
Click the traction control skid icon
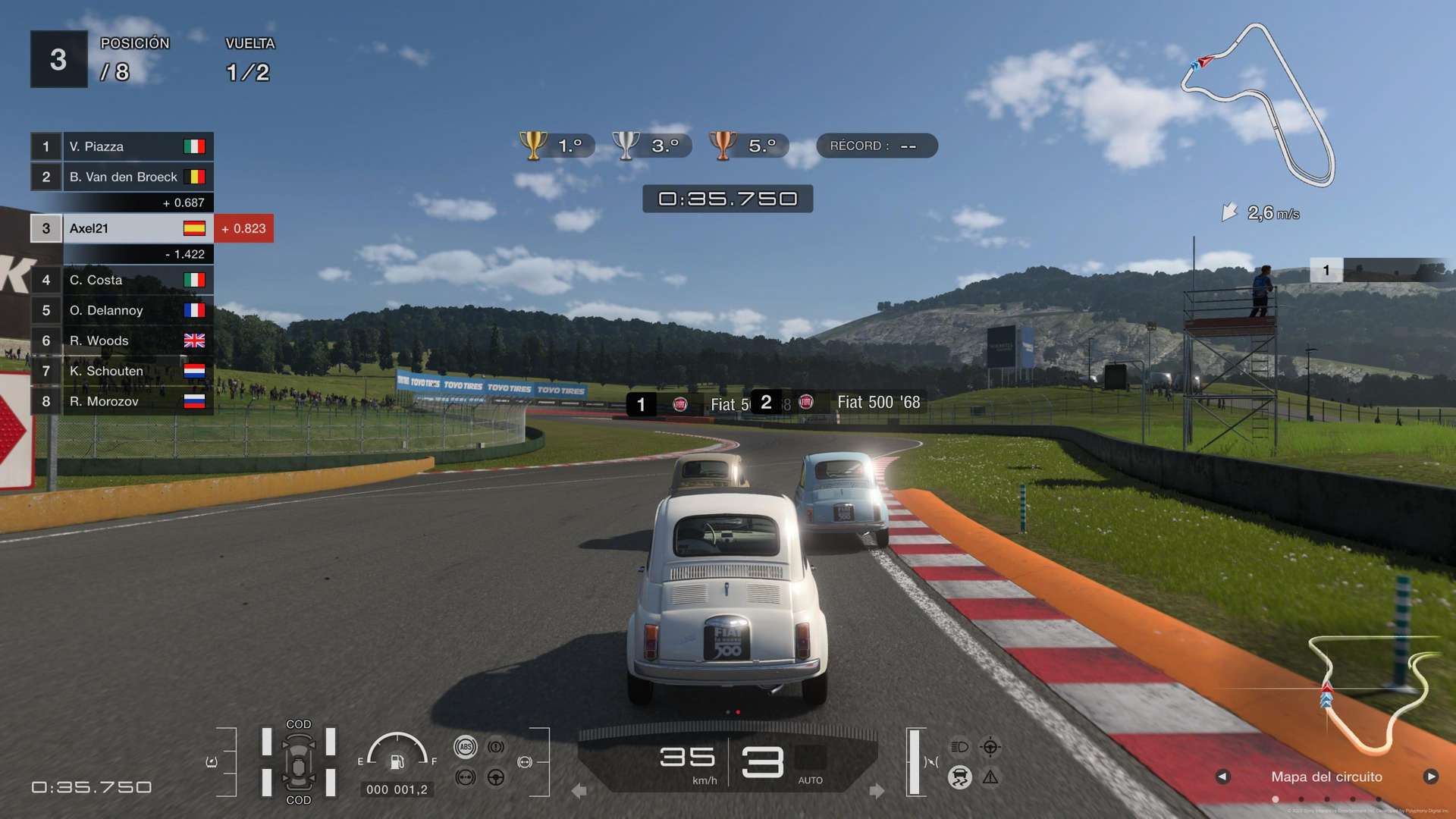tap(959, 777)
